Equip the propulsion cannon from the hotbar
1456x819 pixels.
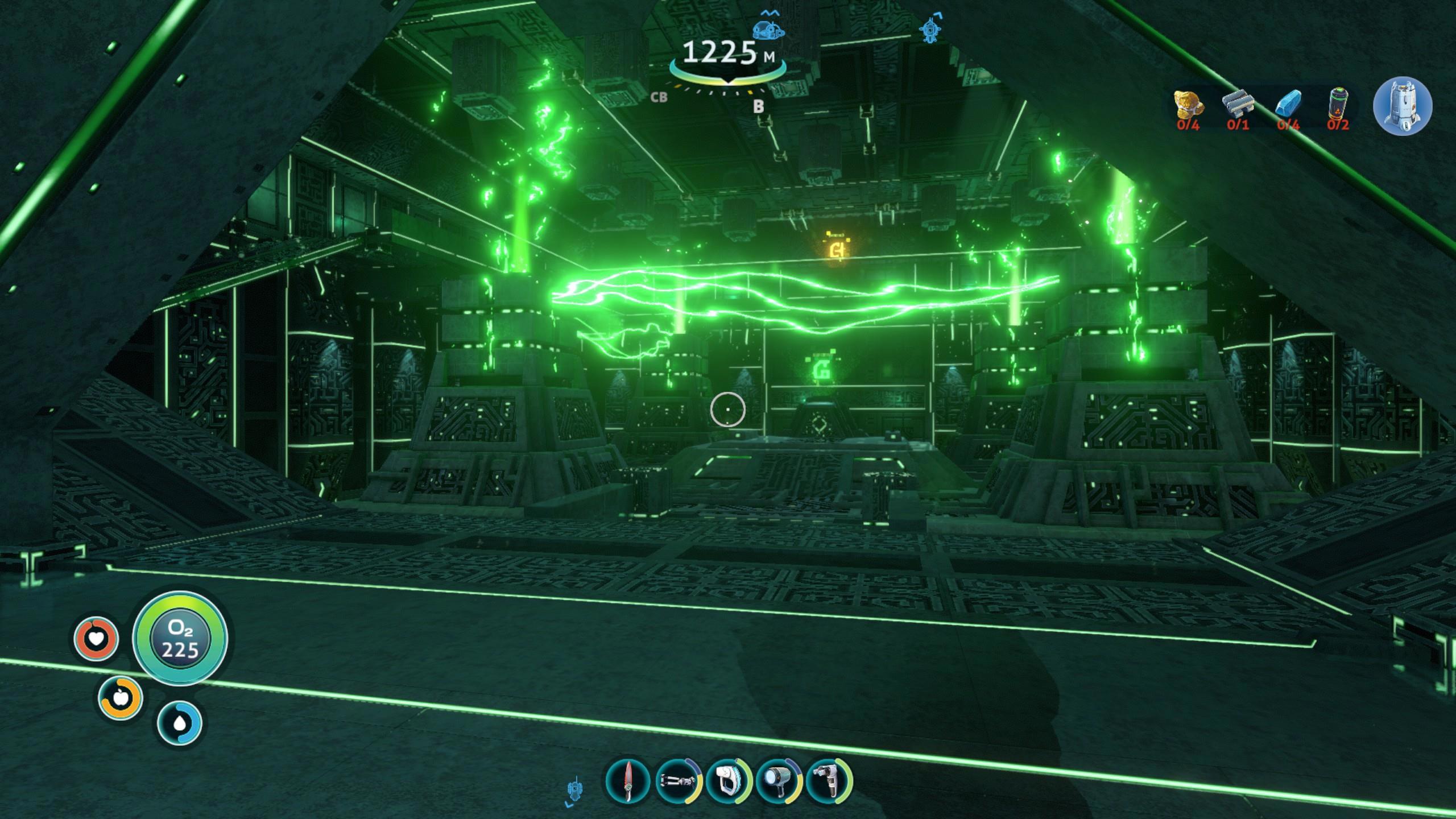point(678,781)
